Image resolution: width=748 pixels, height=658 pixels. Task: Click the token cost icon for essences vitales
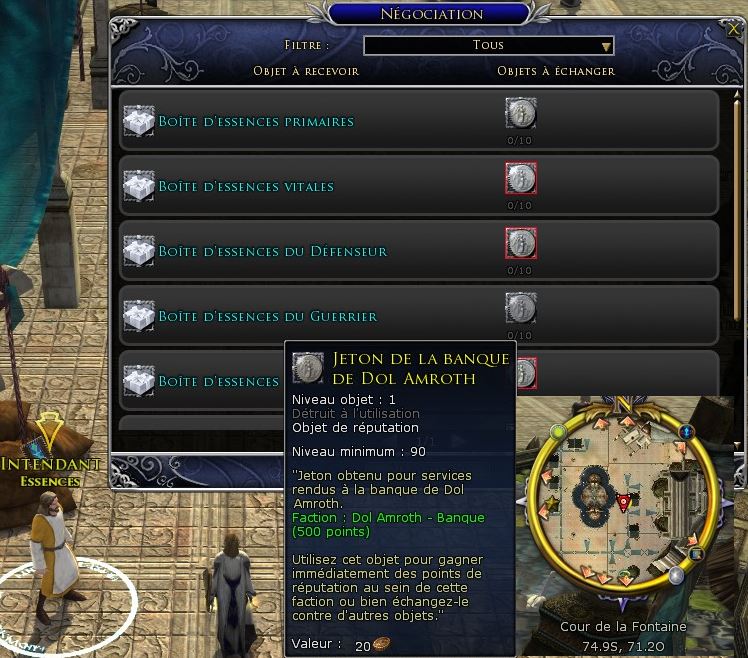pos(520,179)
